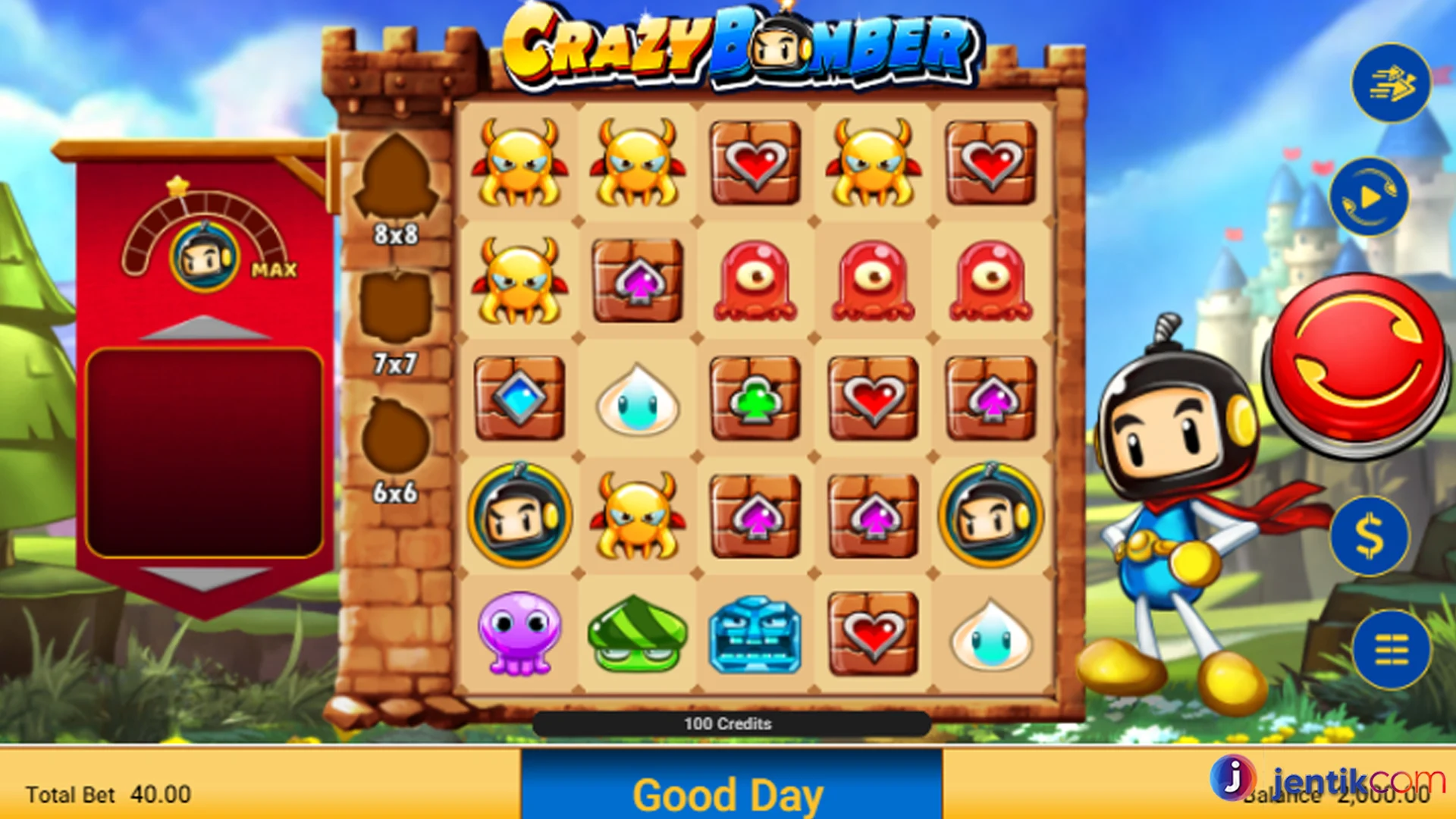Click the 100 Credits progress bar

coord(728,724)
